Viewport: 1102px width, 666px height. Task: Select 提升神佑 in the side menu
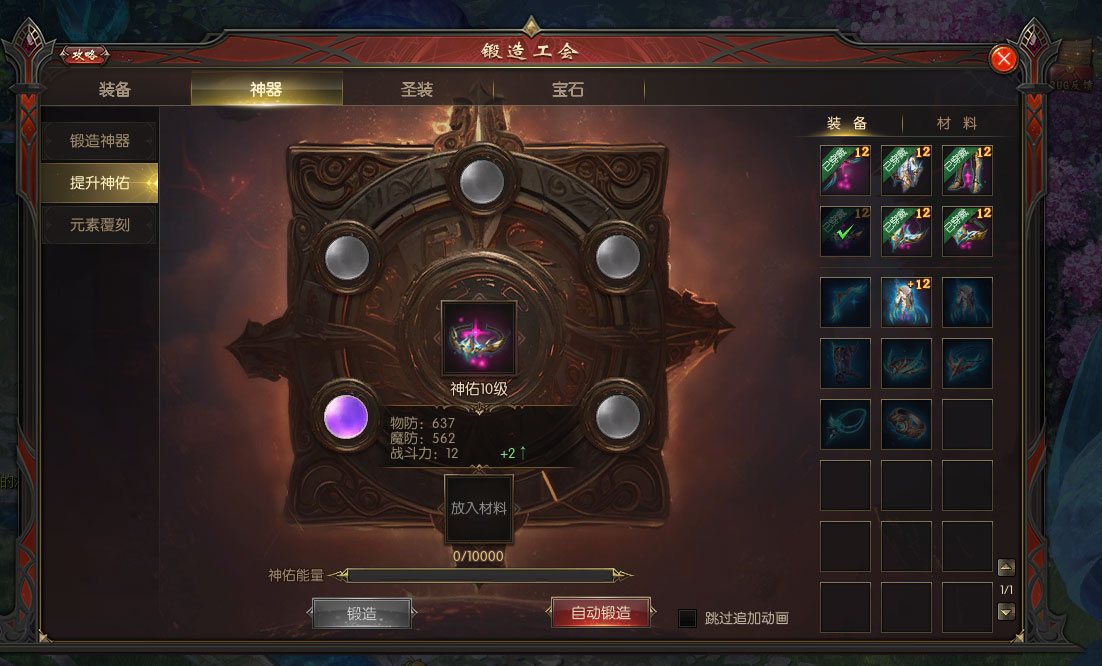point(100,183)
